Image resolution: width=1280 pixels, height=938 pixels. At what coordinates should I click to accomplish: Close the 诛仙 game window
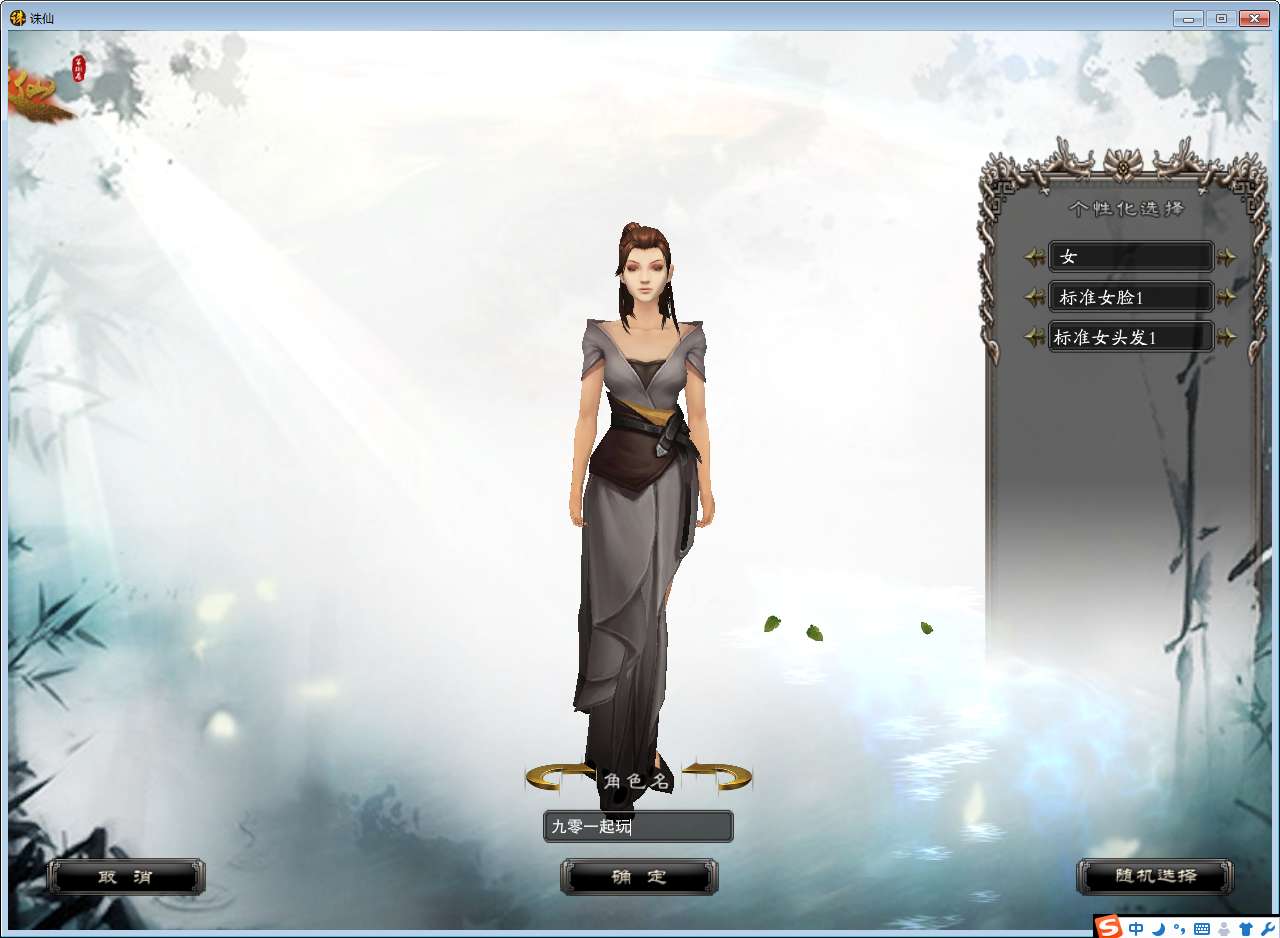1253,18
